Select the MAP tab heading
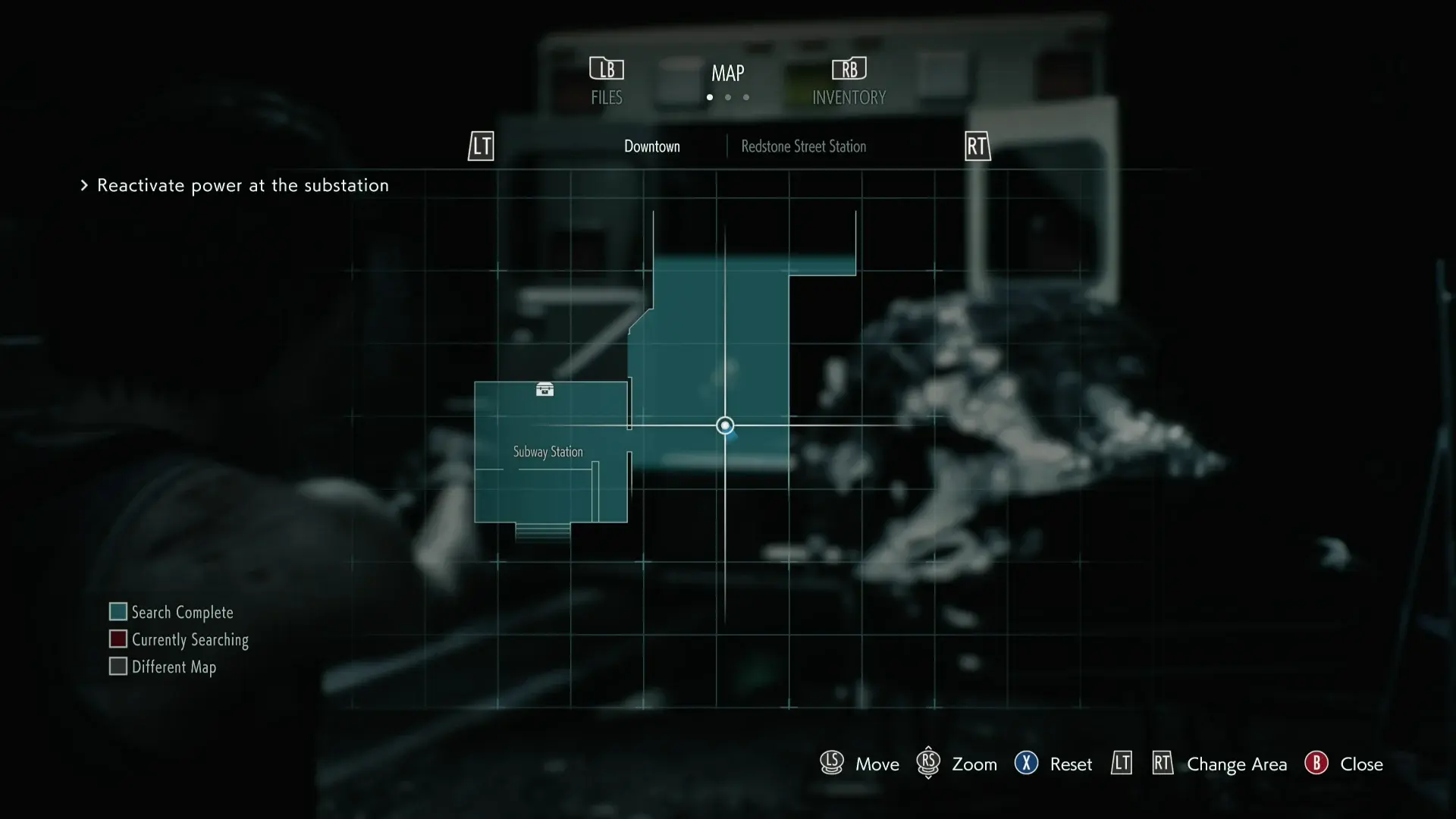This screenshot has height=819, width=1456. click(727, 74)
